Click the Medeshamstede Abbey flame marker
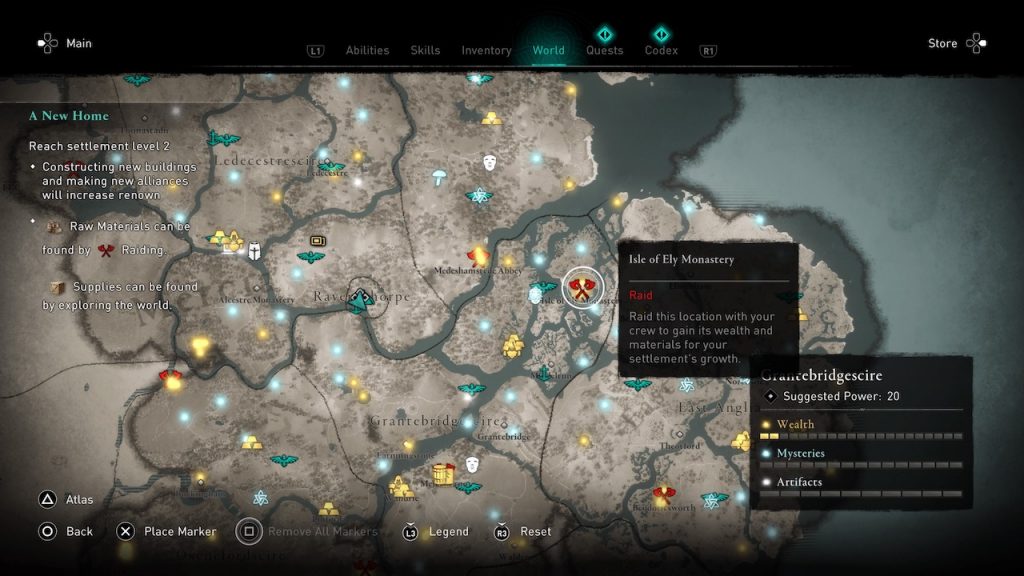Screen dimensions: 1024x576 pyautogui.click(x=479, y=256)
